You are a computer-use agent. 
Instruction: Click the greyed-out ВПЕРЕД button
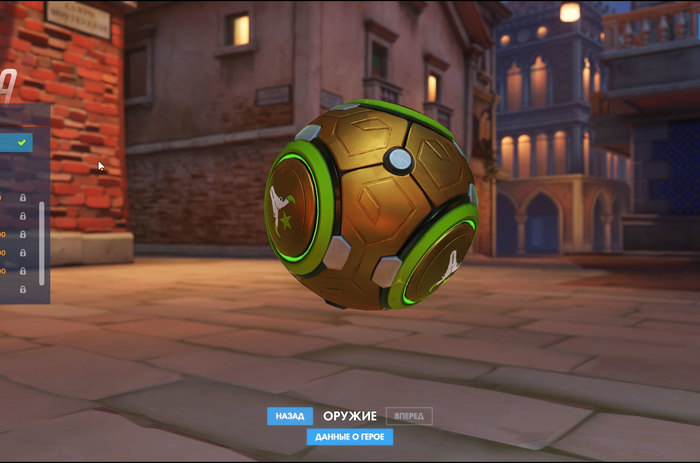[x=408, y=416]
